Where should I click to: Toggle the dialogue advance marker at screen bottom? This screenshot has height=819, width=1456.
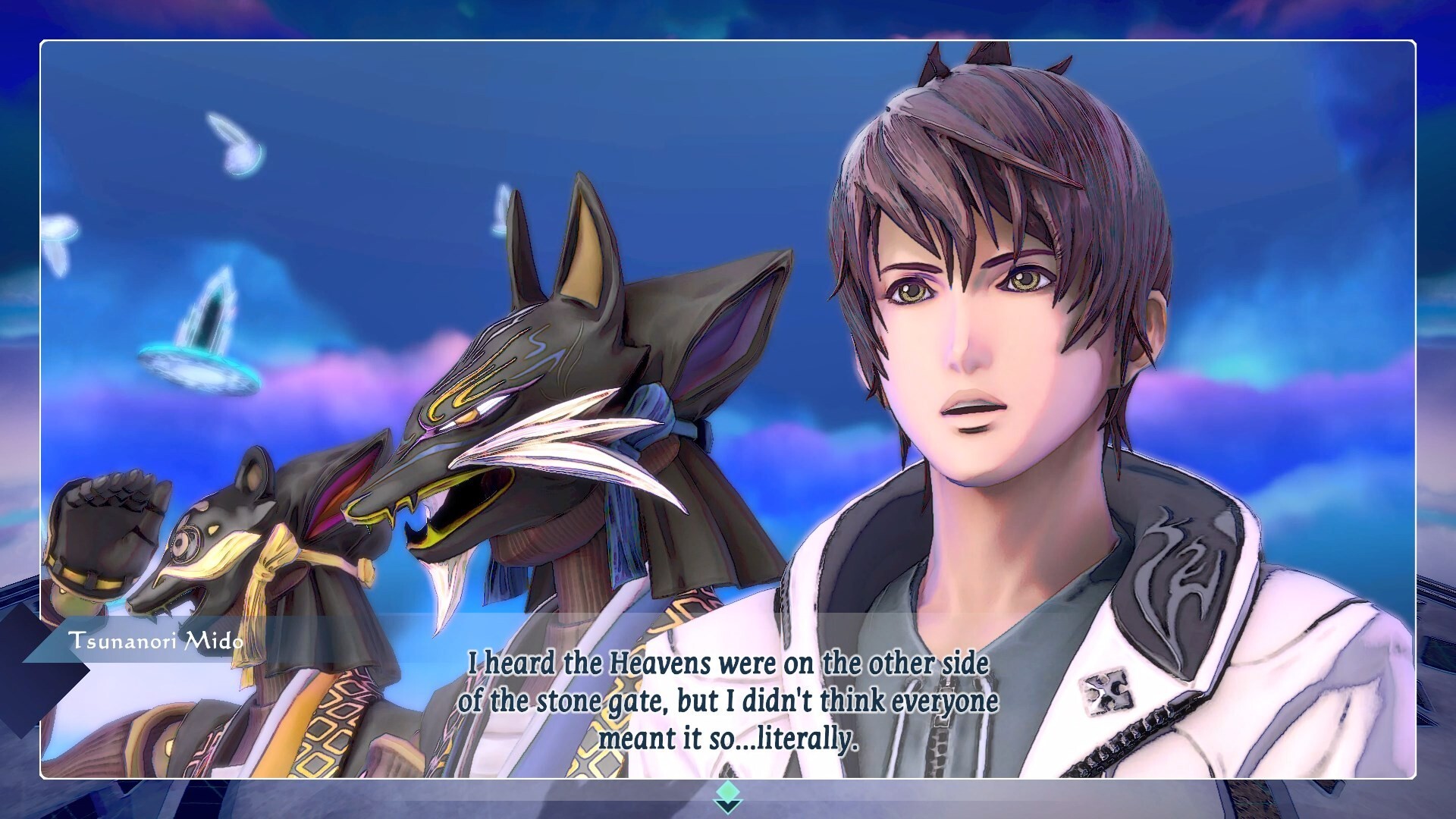point(728,798)
